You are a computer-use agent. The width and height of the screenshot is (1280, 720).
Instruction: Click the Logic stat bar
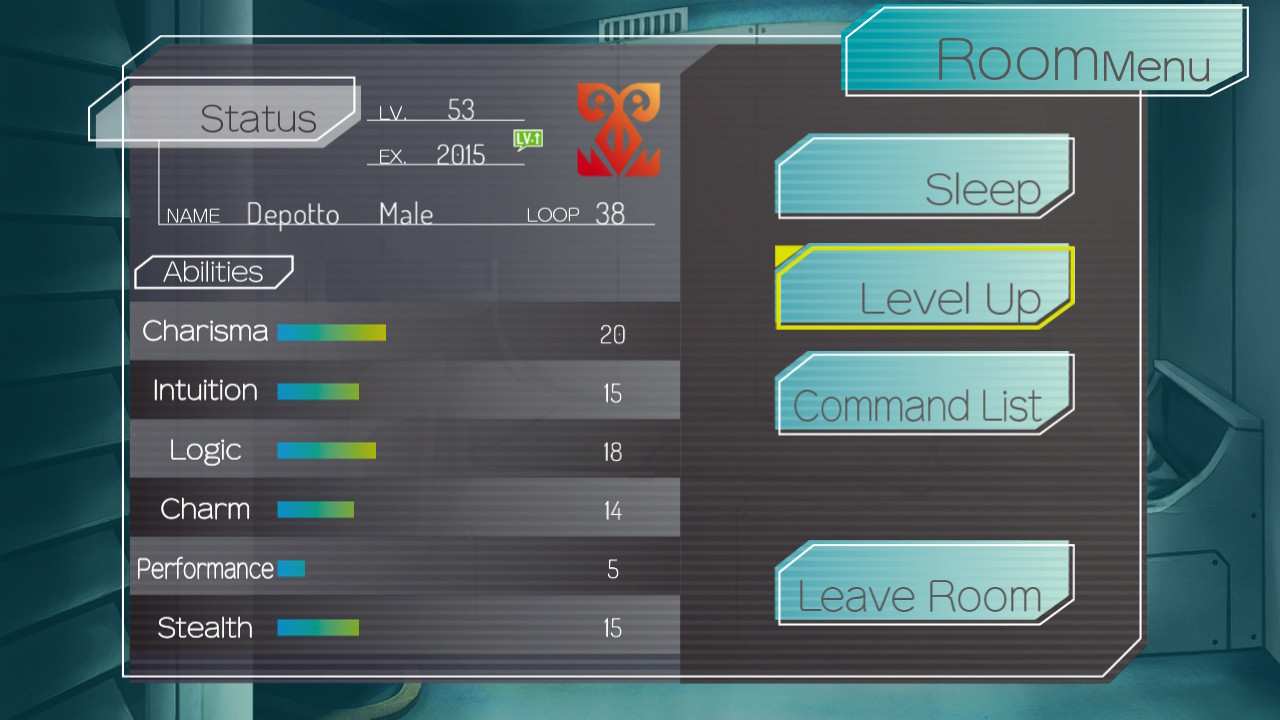[x=325, y=450]
